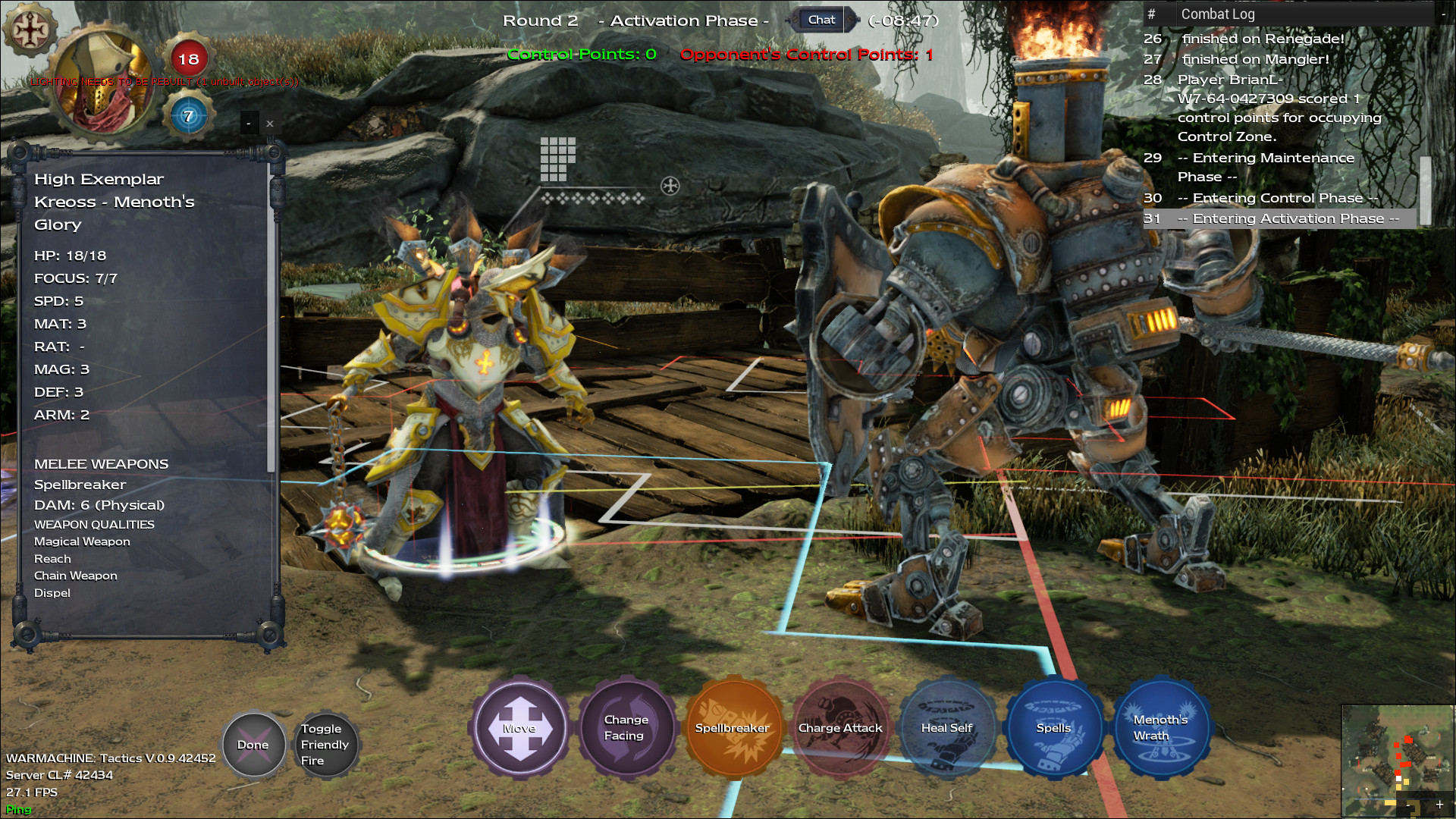Click the red HP counter showing 18

tap(190, 58)
